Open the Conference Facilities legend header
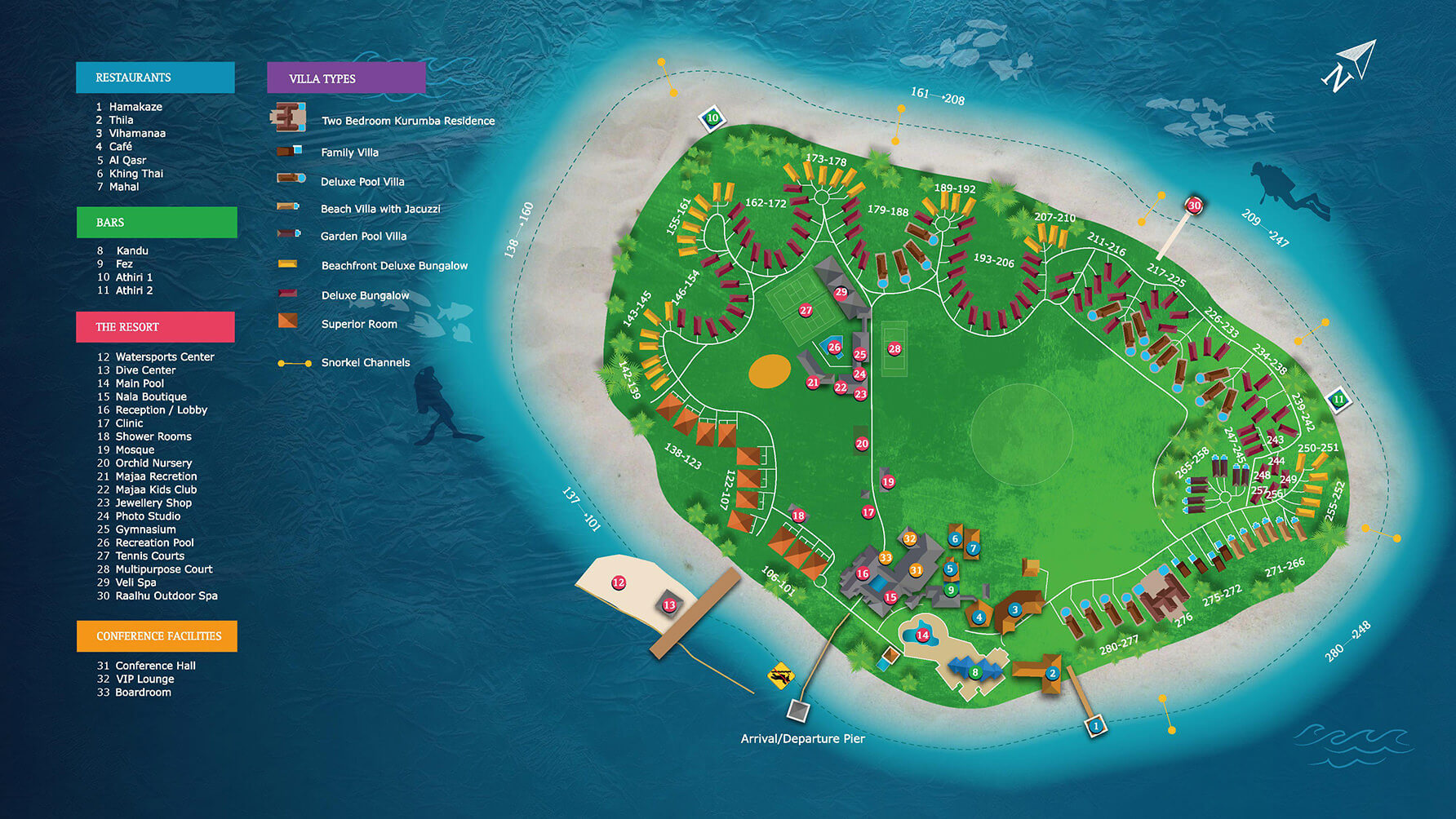The height and width of the screenshot is (819, 1456). [158, 636]
